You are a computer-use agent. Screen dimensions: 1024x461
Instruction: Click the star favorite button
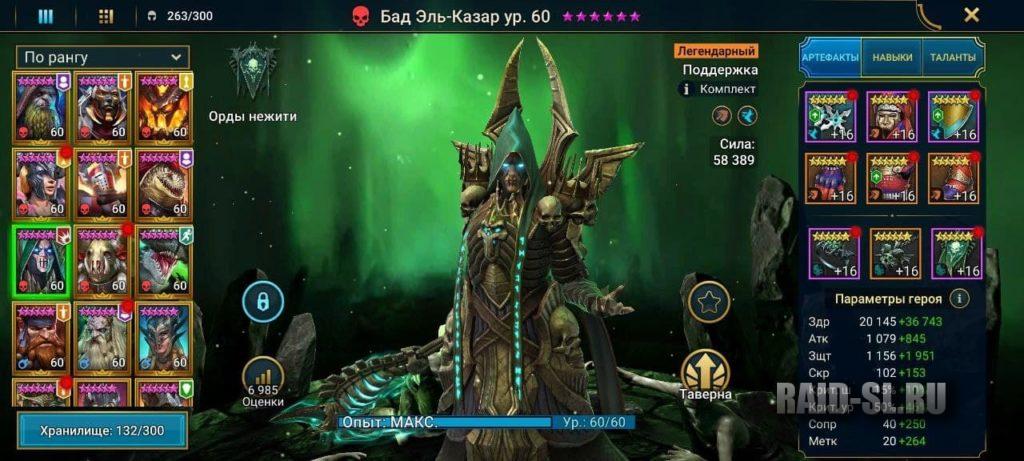click(x=705, y=300)
